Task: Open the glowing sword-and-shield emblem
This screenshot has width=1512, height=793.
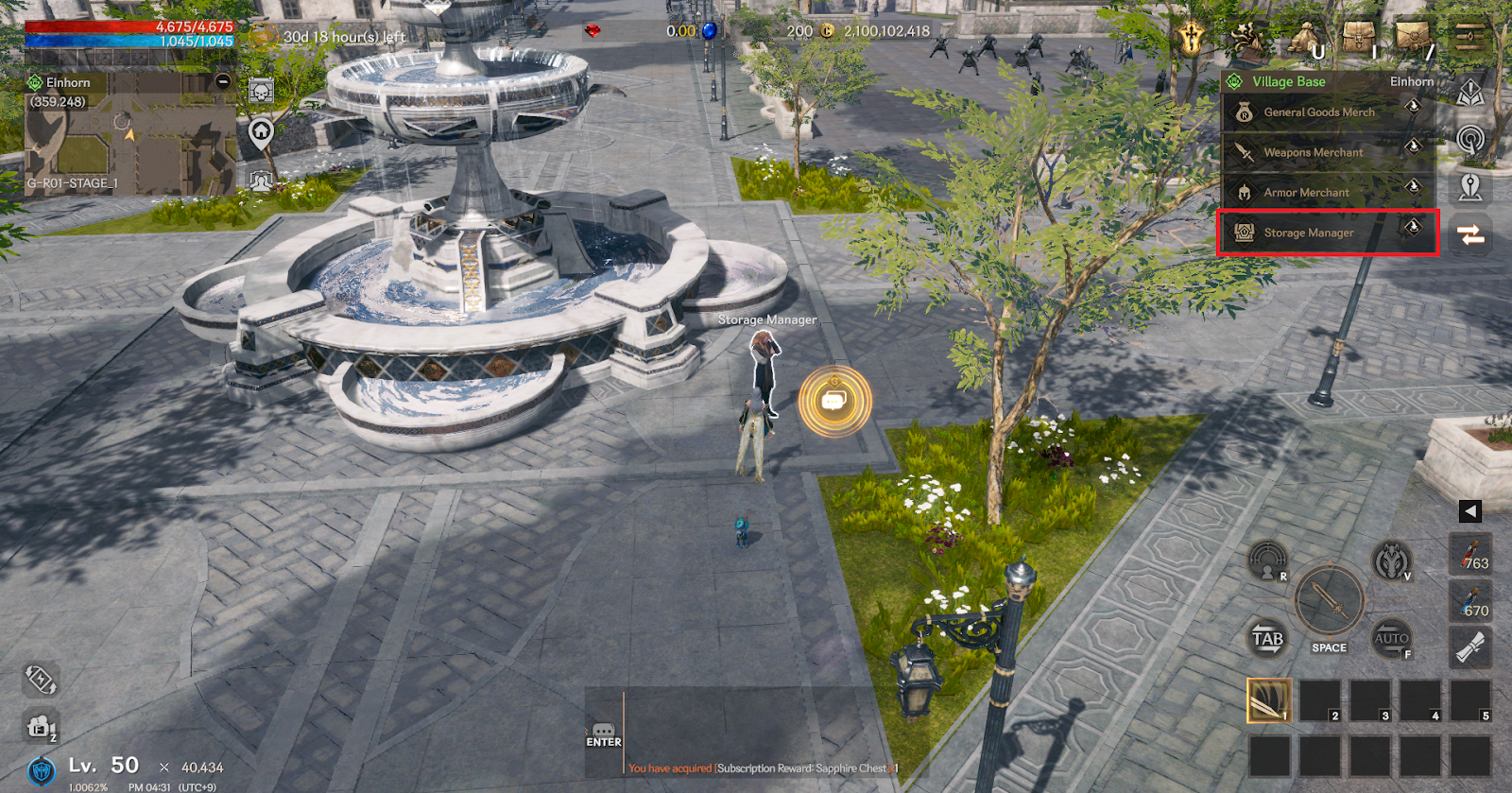Action: tap(1193, 38)
